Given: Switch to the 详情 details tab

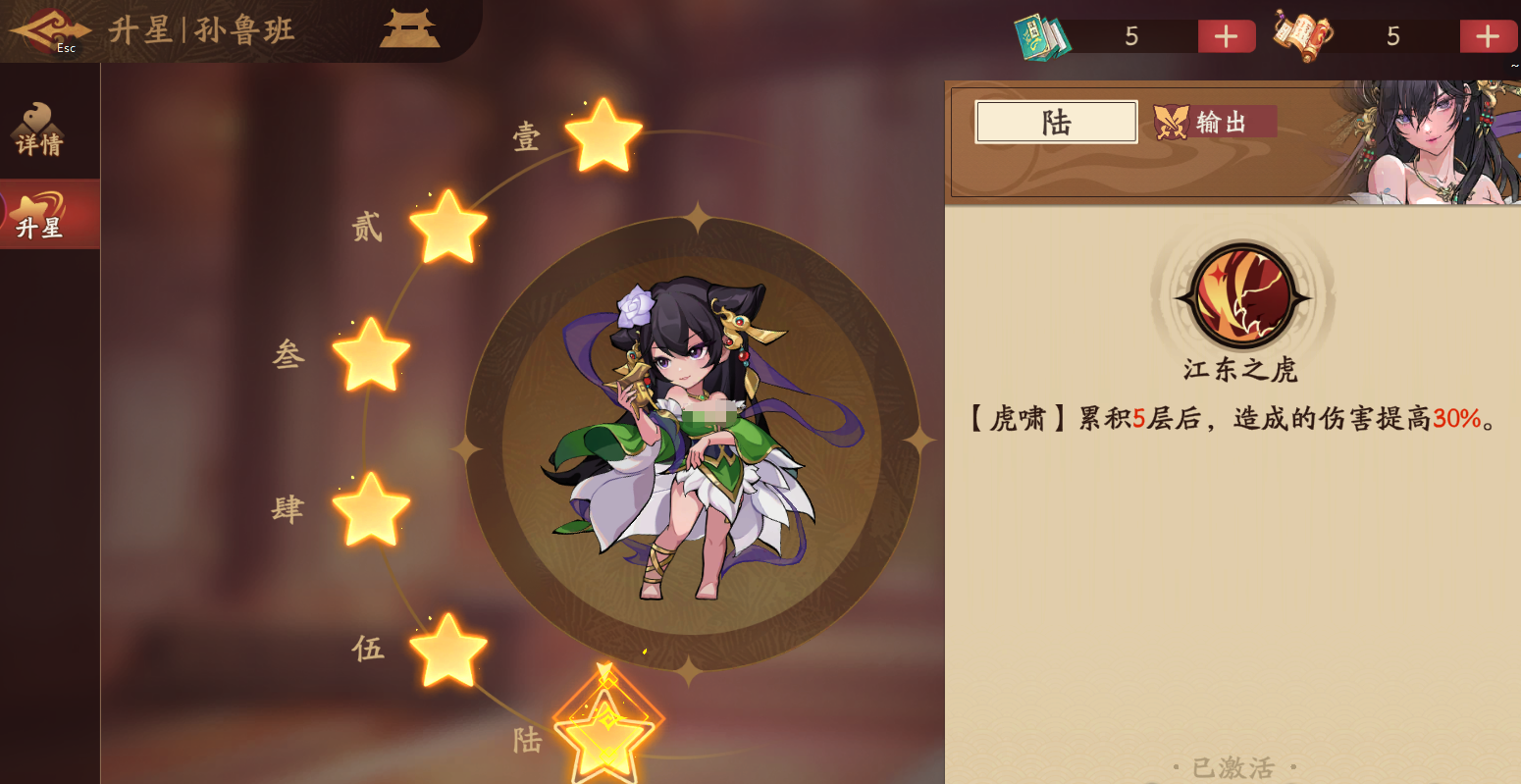Looking at the screenshot, I should click(x=39, y=130).
